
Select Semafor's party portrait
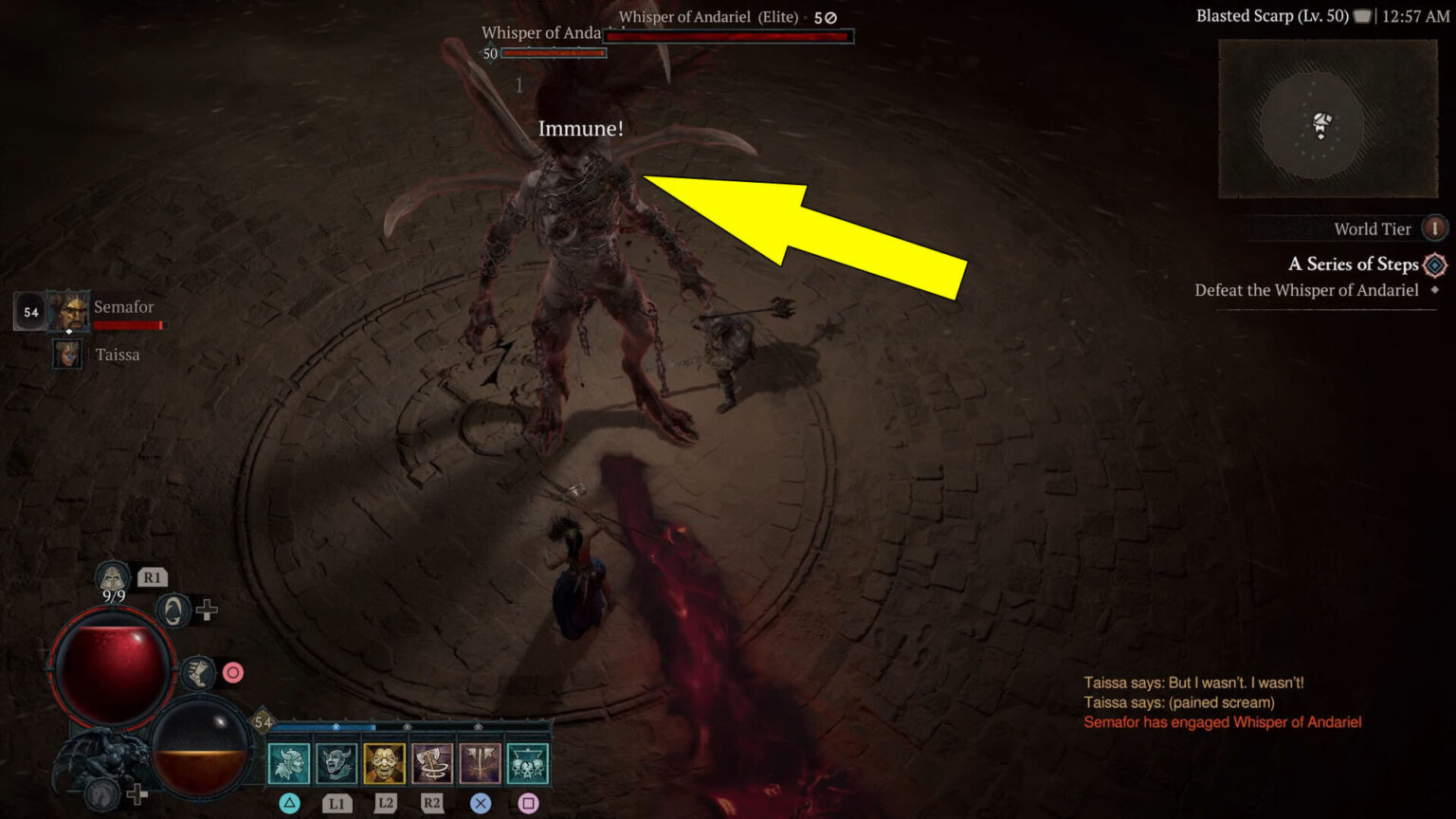[x=68, y=310]
